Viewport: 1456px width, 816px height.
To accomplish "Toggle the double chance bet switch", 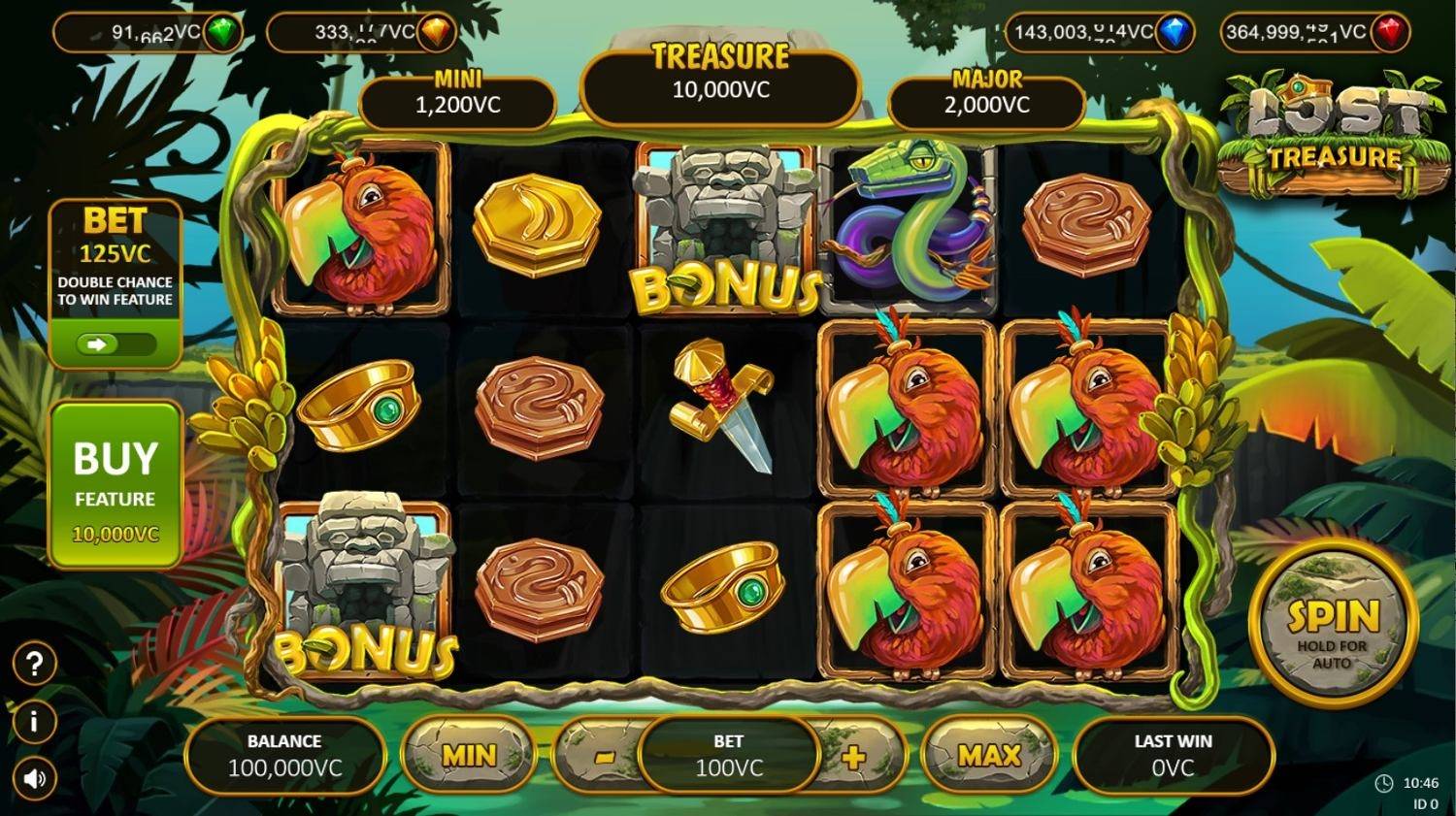I will pyautogui.click(x=116, y=343).
